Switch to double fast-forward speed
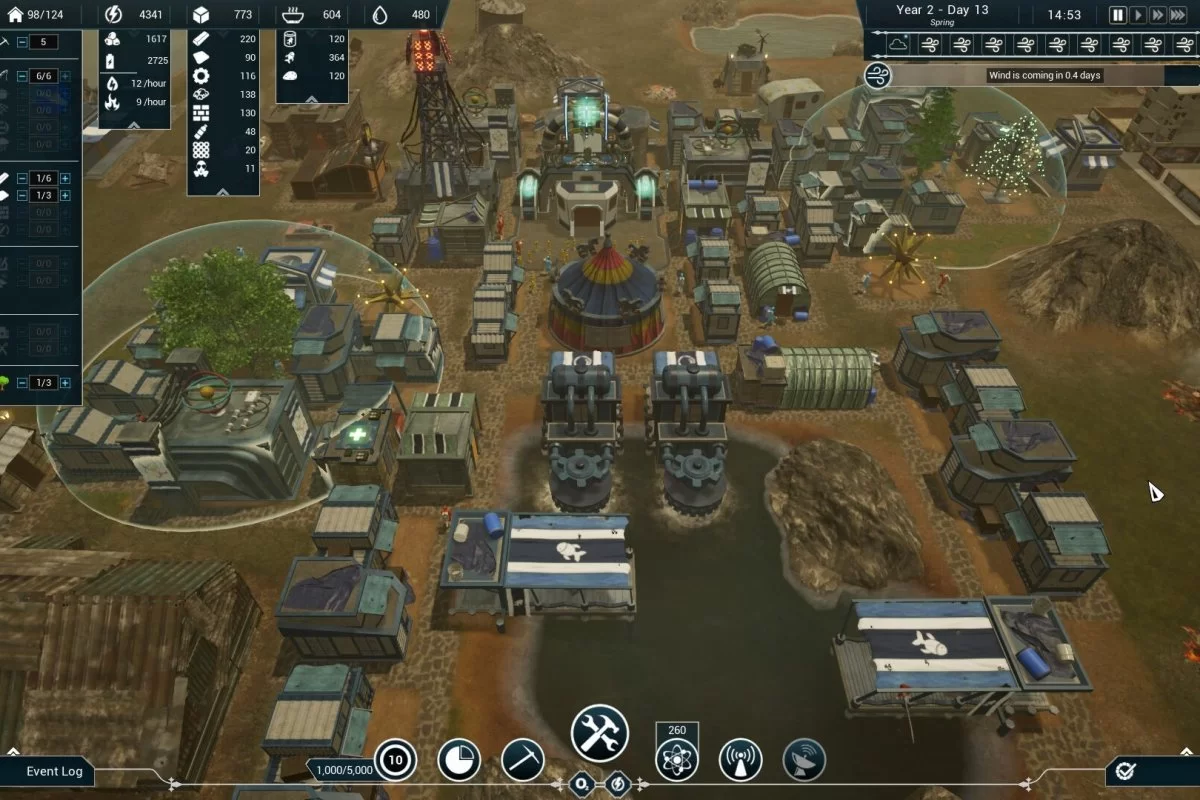The width and height of the screenshot is (1200, 800). pyautogui.click(x=1158, y=15)
